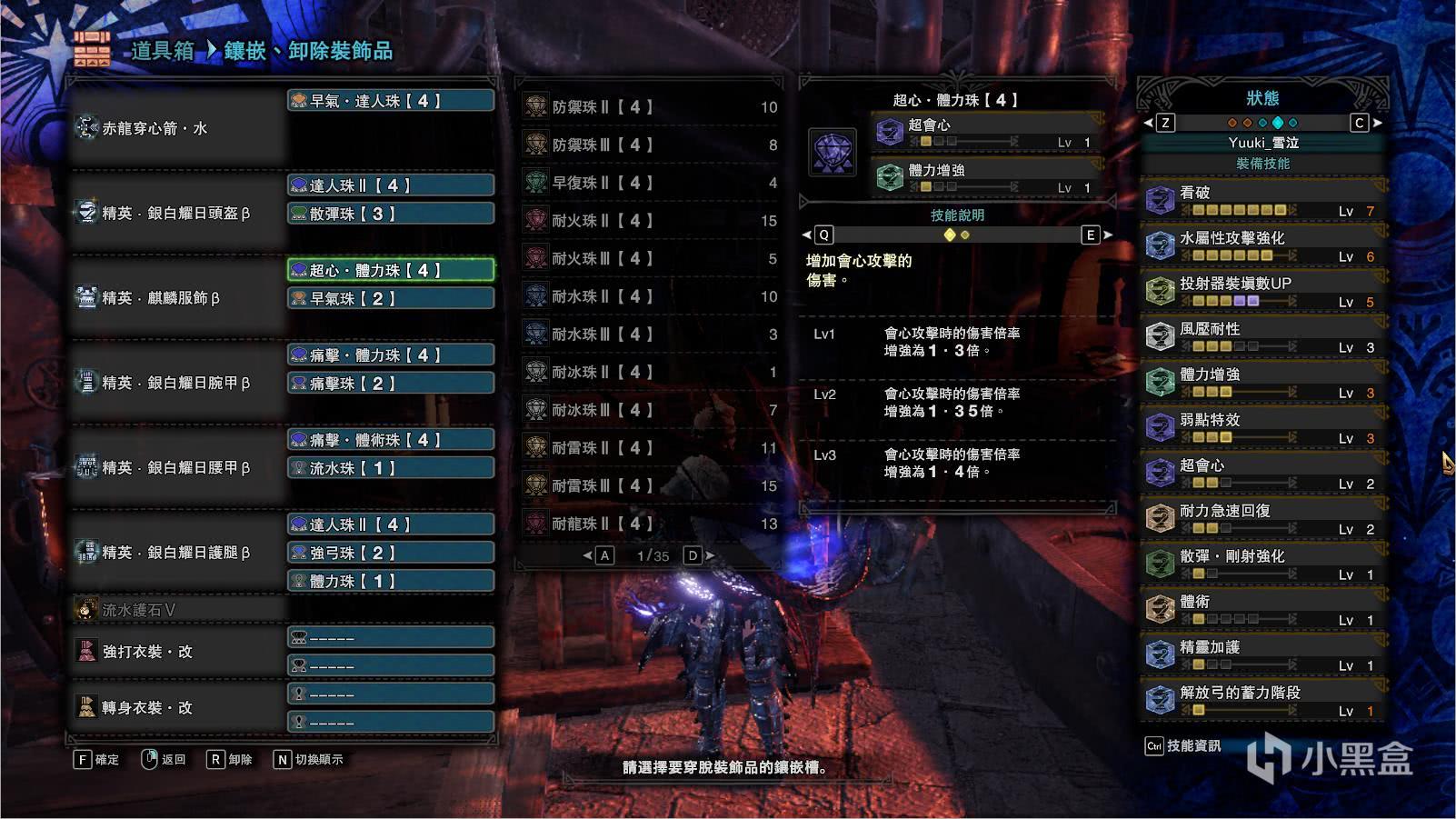The height and width of the screenshot is (819, 1456).
Task: Open the 看破 skill entry
Action: click(x=1262, y=201)
